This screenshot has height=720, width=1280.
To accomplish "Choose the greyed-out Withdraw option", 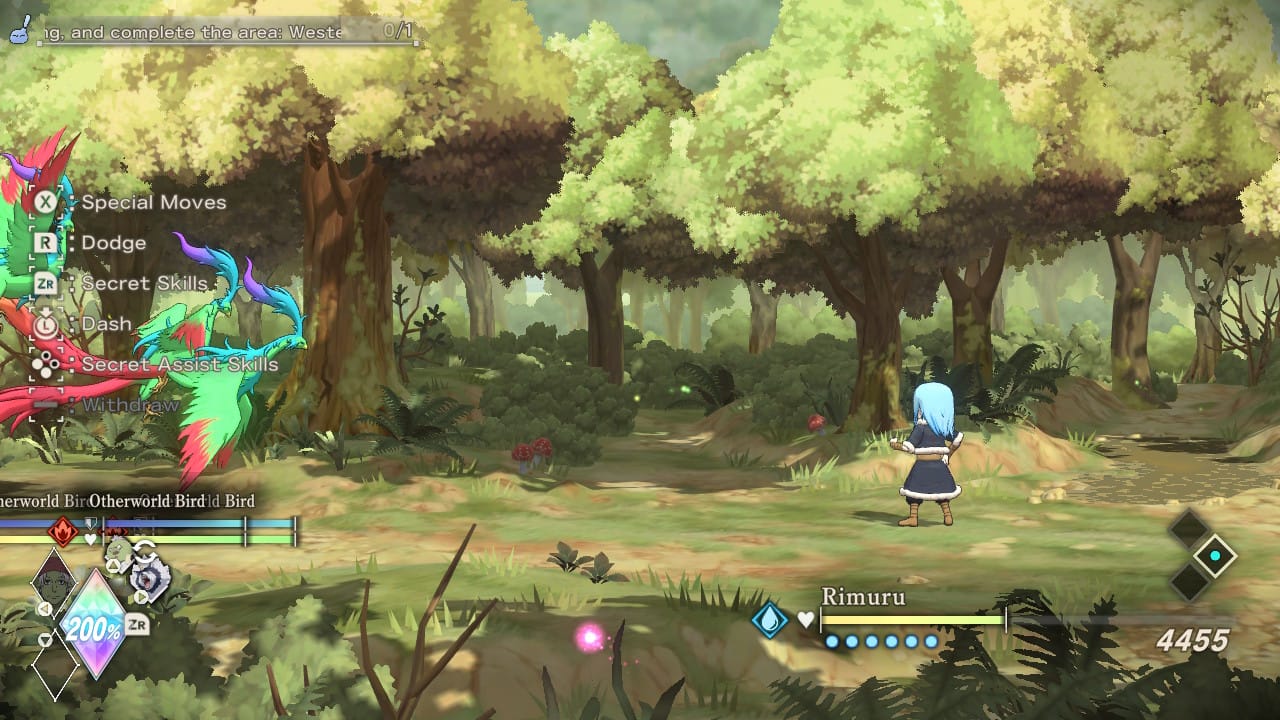I will (130, 405).
